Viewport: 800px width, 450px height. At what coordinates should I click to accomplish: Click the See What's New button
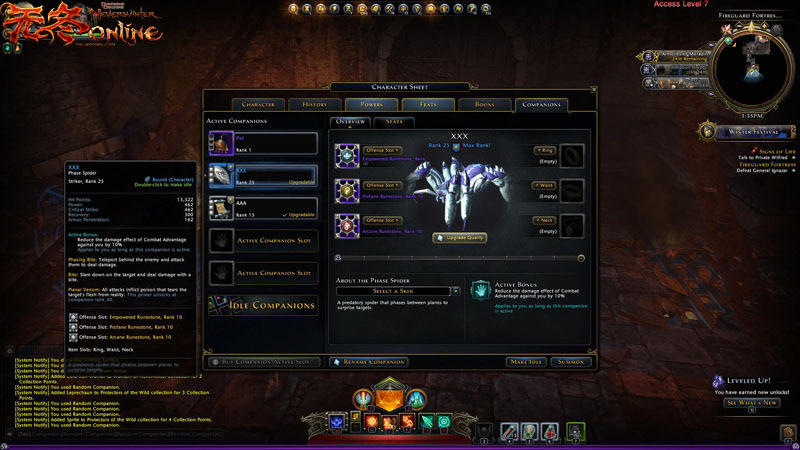point(750,403)
